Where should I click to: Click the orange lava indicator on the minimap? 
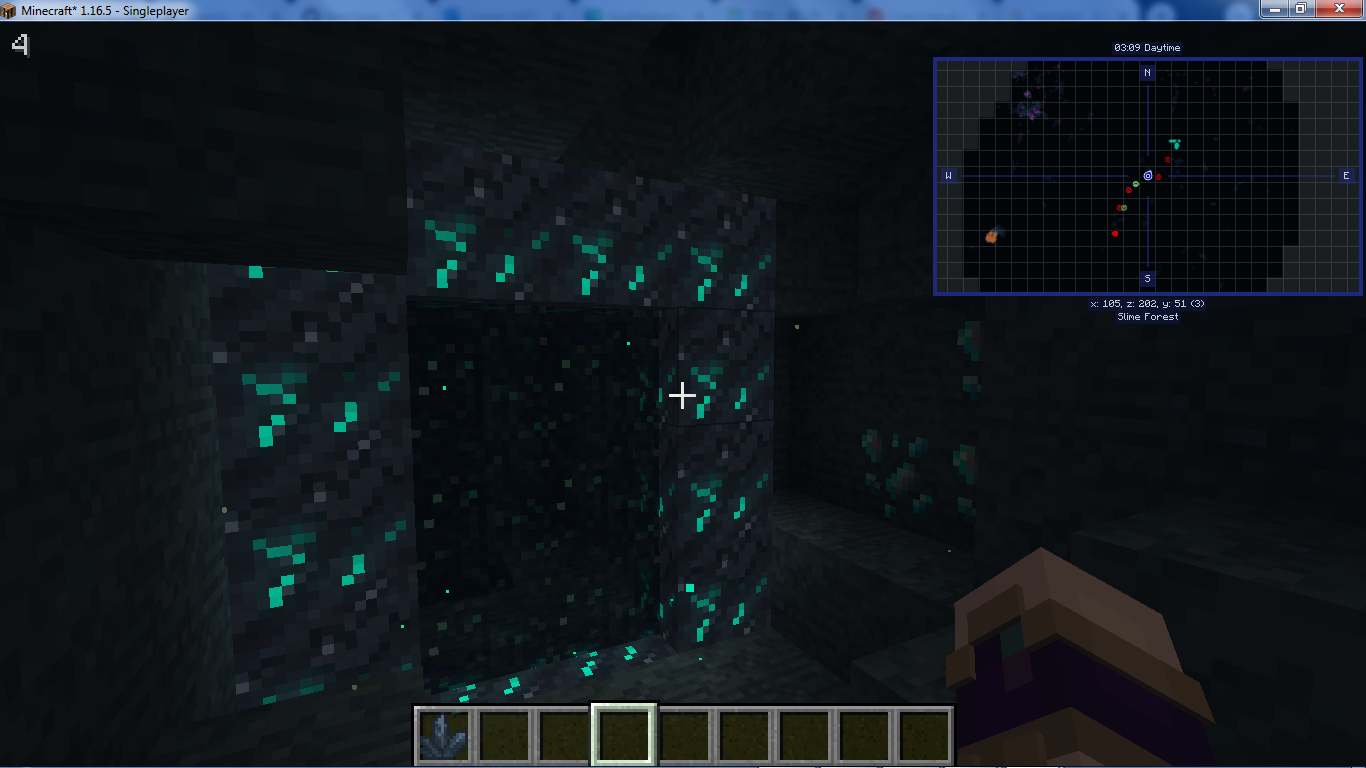pyautogui.click(x=990, y=236)
